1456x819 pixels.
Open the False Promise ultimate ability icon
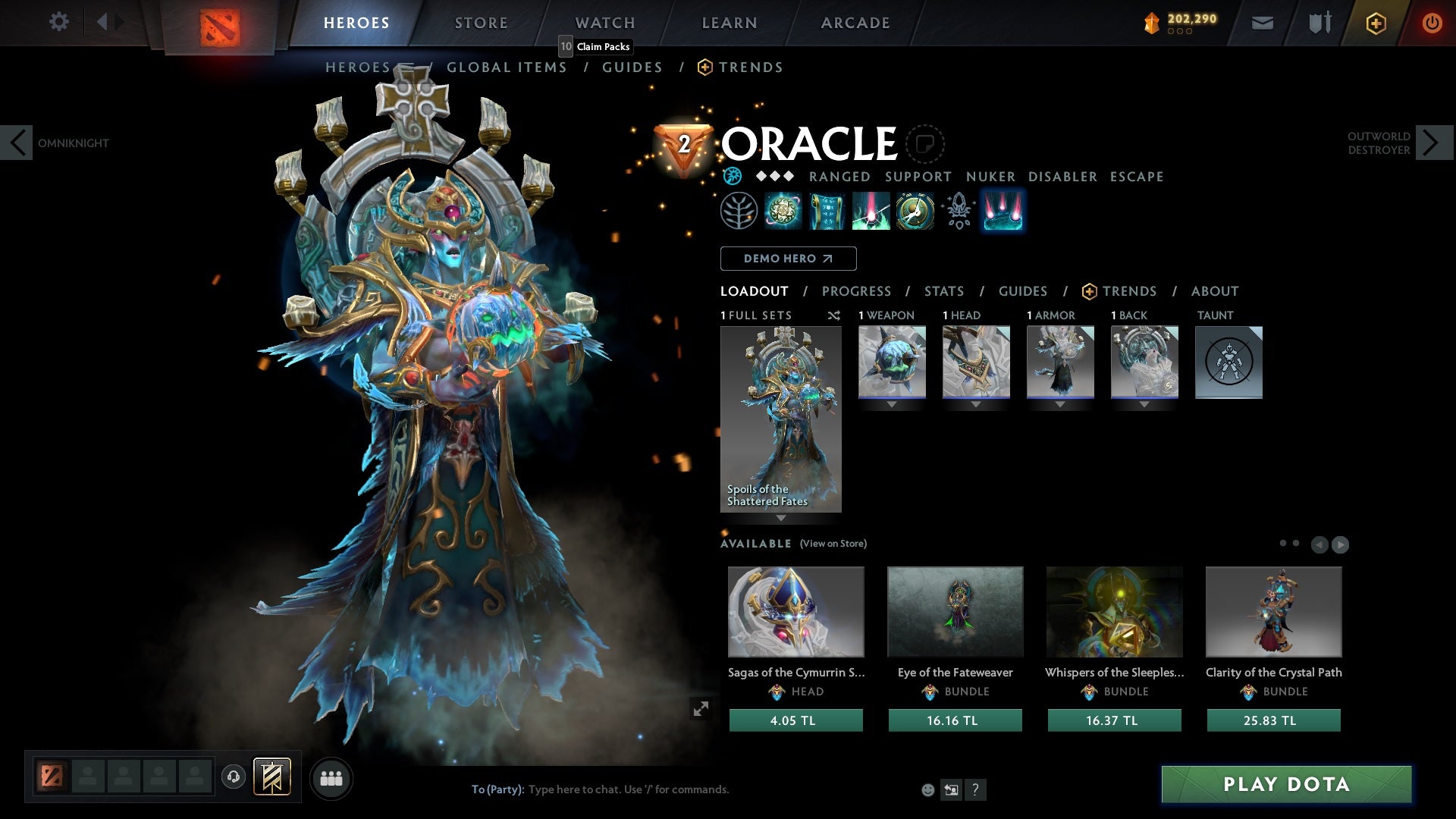click(914, 210)
